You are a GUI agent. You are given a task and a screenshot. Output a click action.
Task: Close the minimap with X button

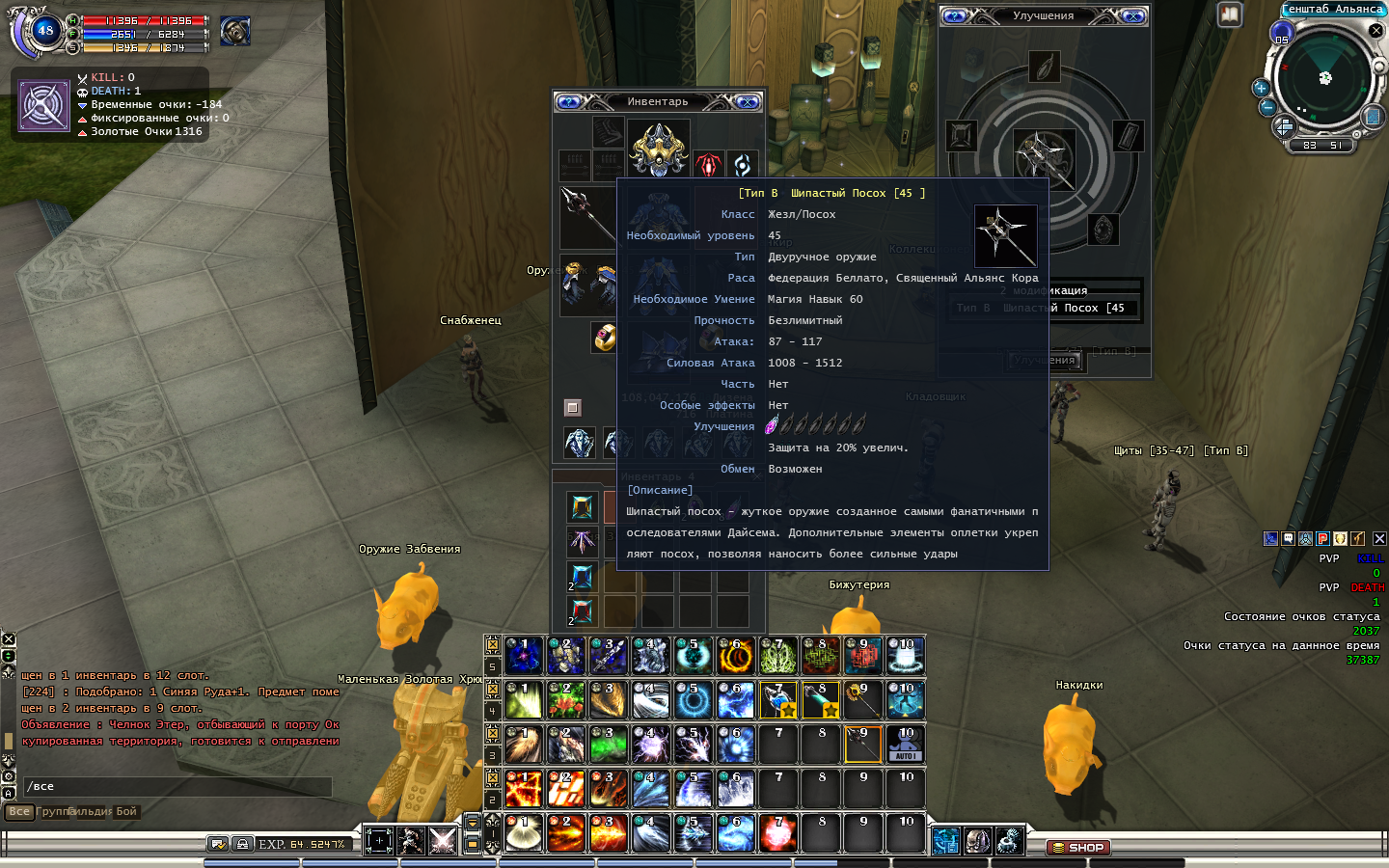[1376, 31]
